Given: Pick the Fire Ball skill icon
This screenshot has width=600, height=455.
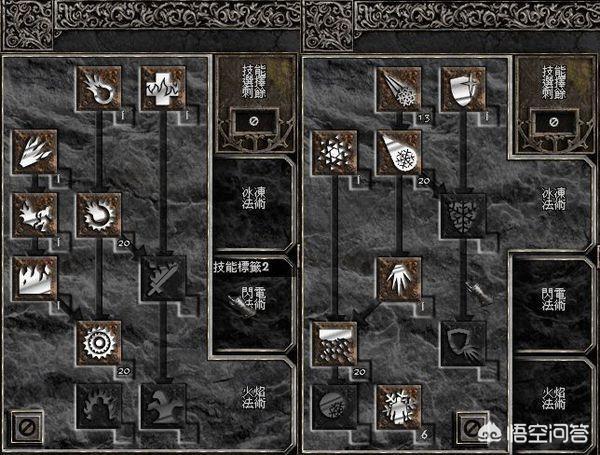Looking at the screenshot, I should tap(100, 213).
